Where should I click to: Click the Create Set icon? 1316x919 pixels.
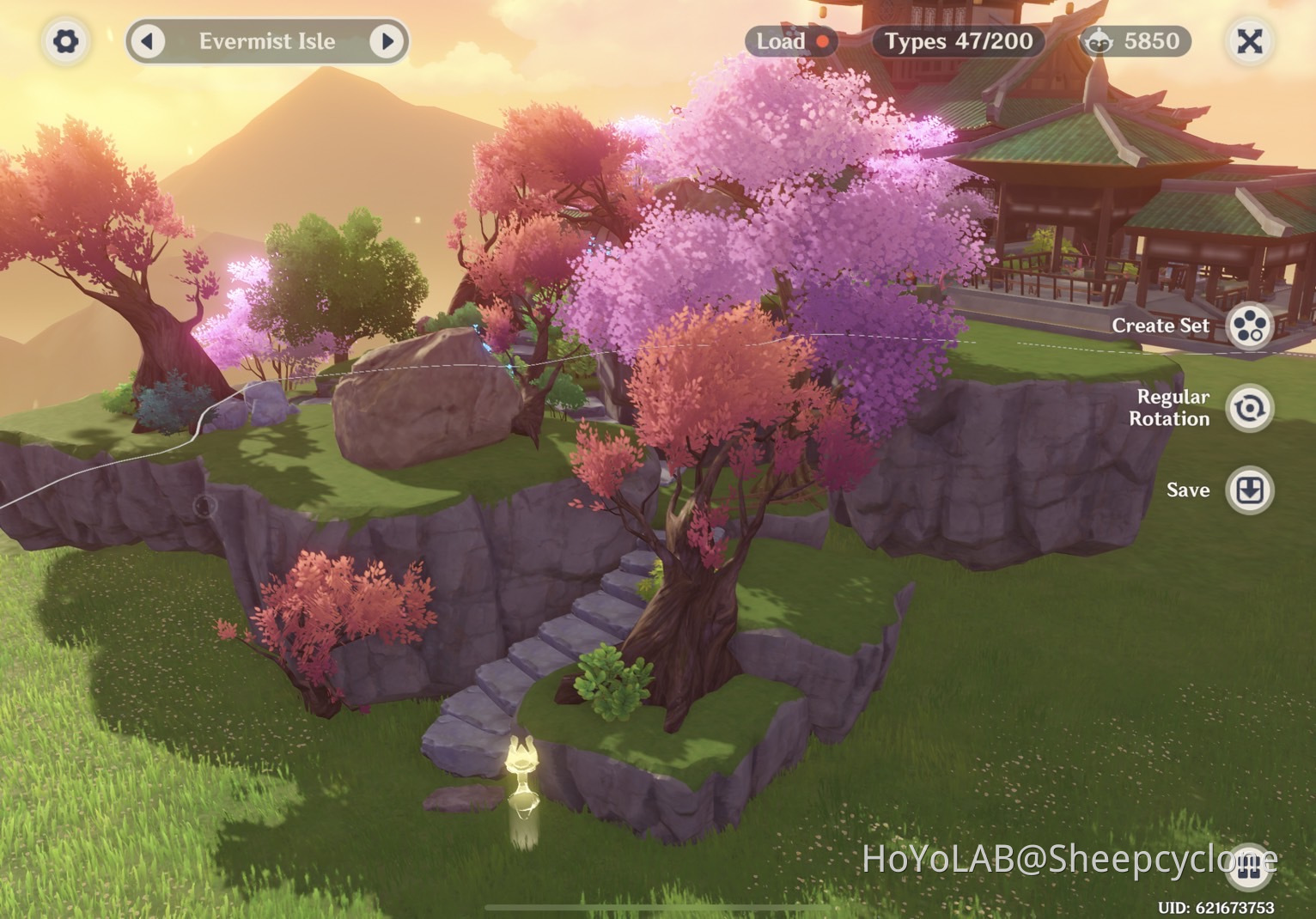(x=1251, y=327)
